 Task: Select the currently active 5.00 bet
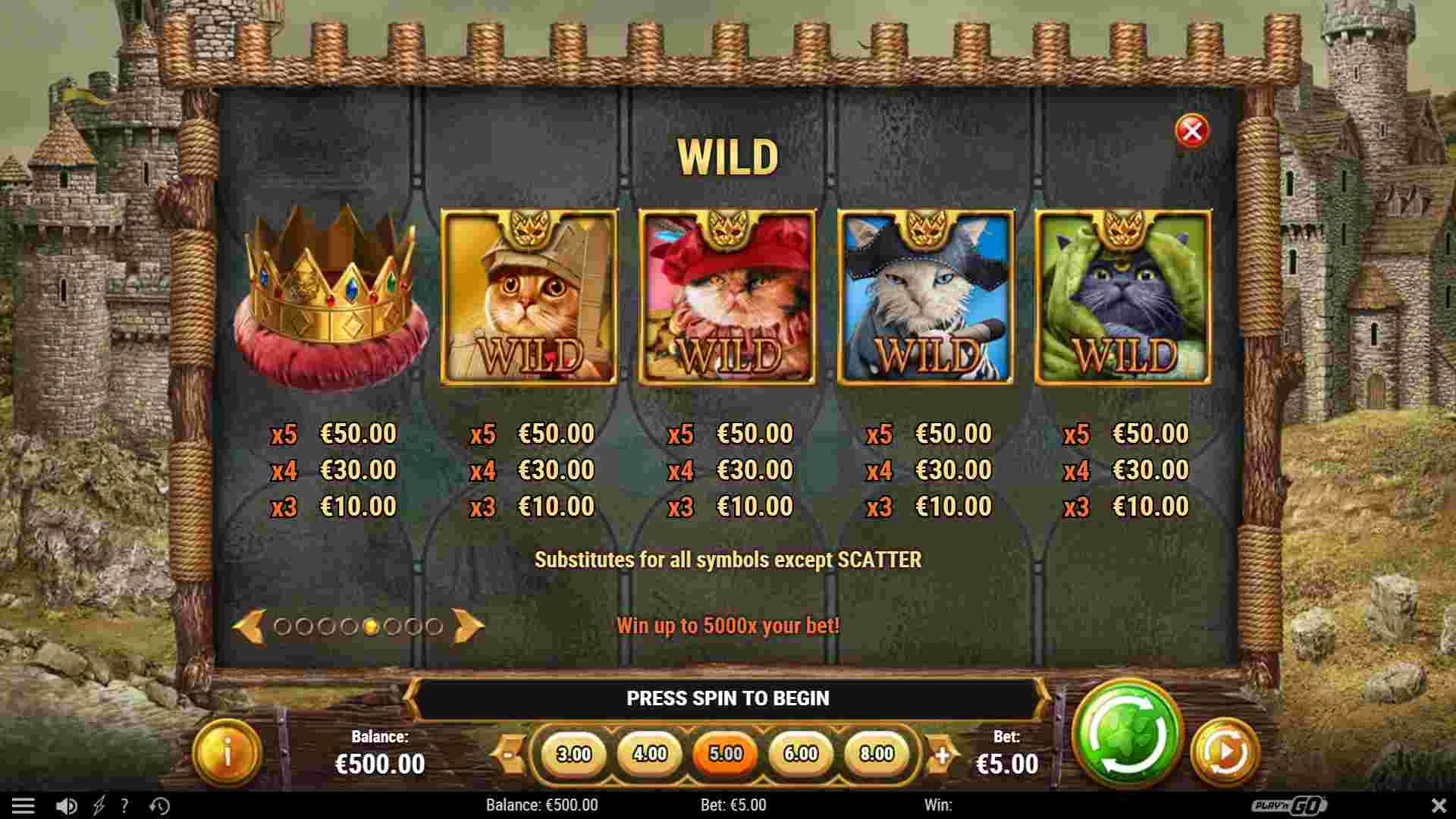pos(726,754)
